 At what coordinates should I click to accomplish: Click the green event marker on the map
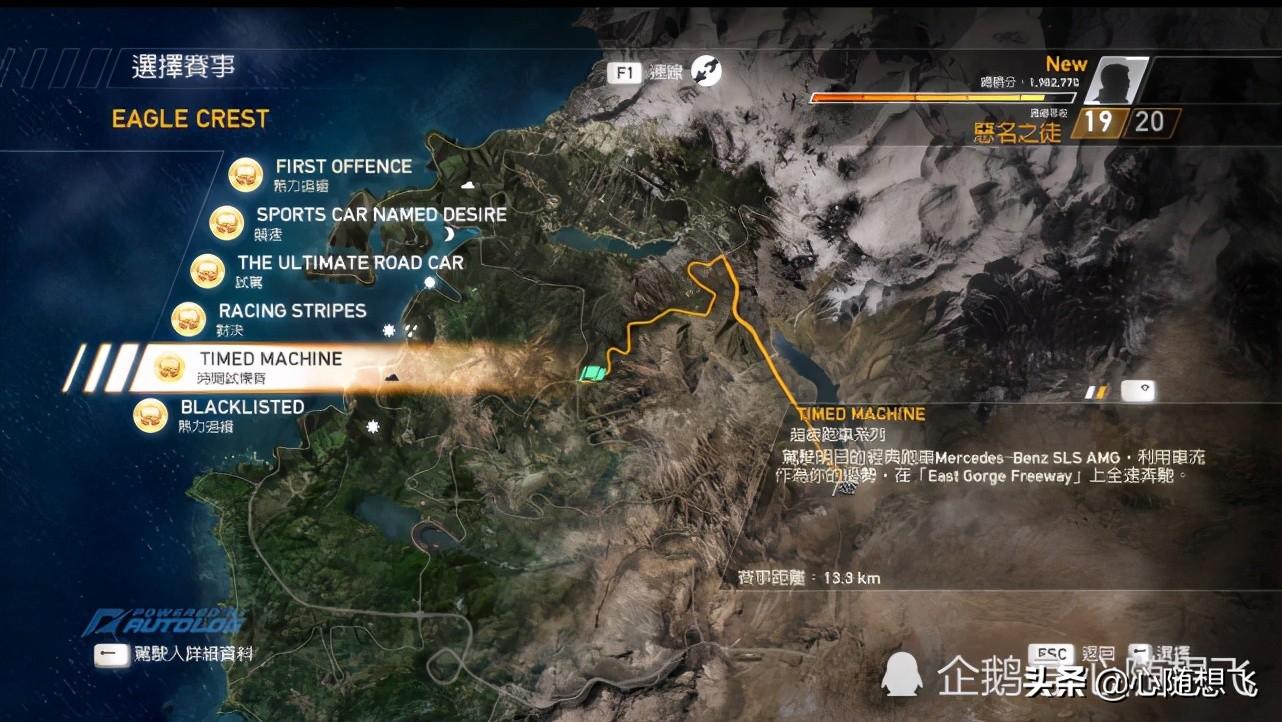tap(592, 374)
